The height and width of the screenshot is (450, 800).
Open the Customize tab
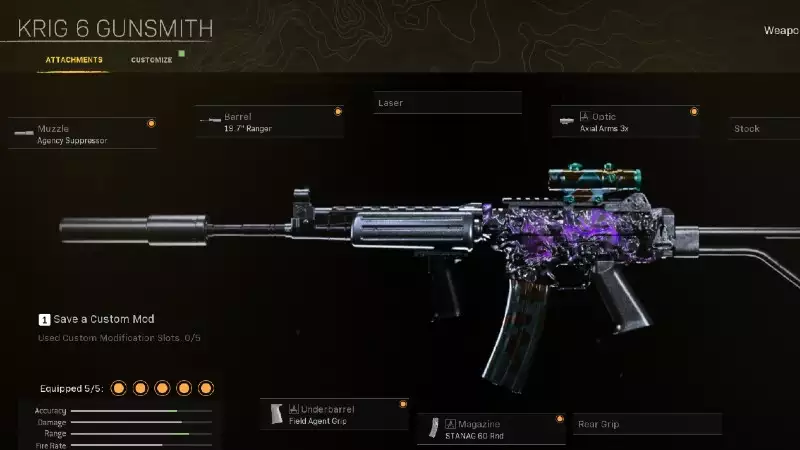point(151,60)
